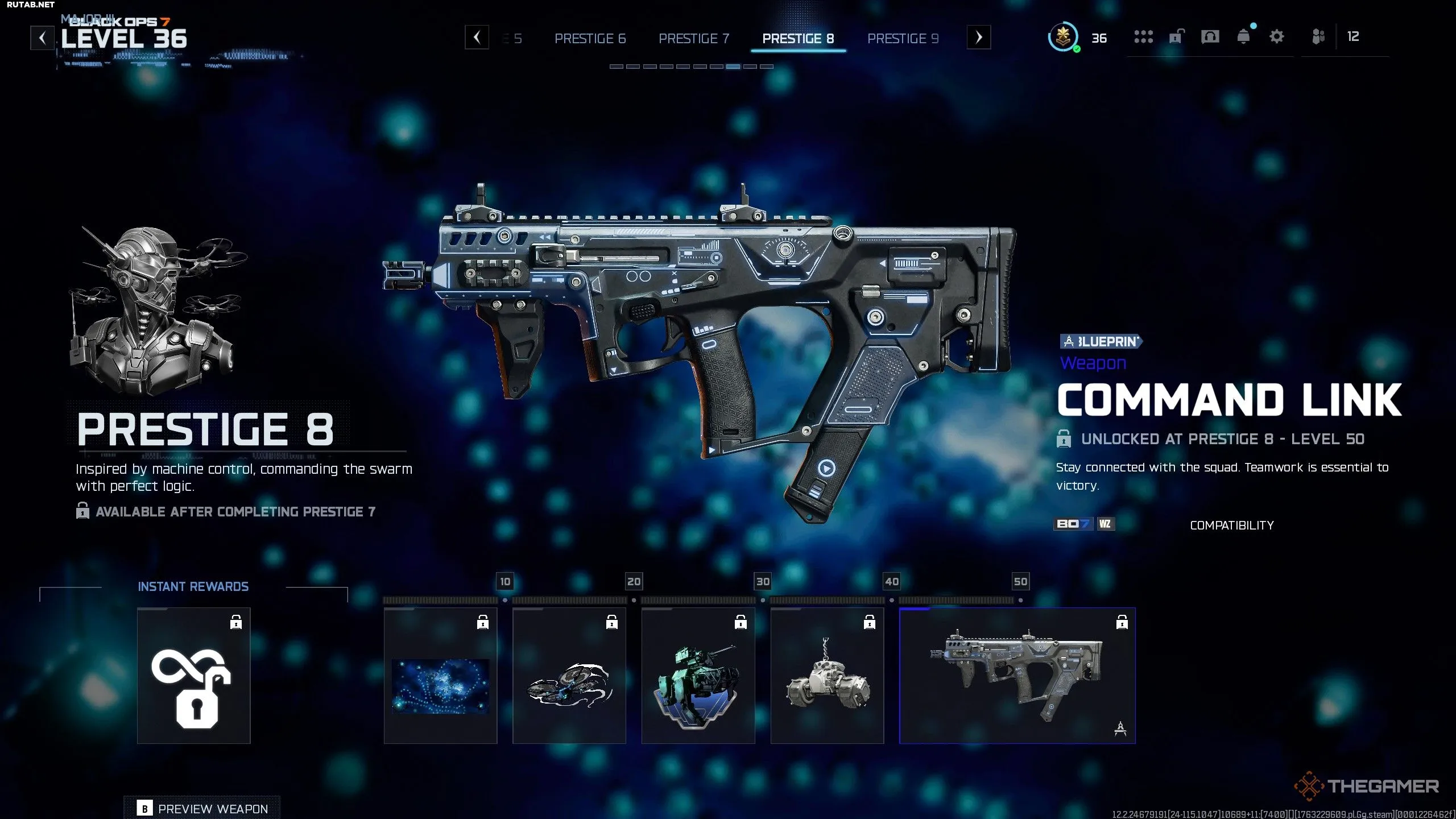The image size is (1456, 819).
Task: Go back with the top-left arrow
Action: pyautogui.click(x=42, y=38)
